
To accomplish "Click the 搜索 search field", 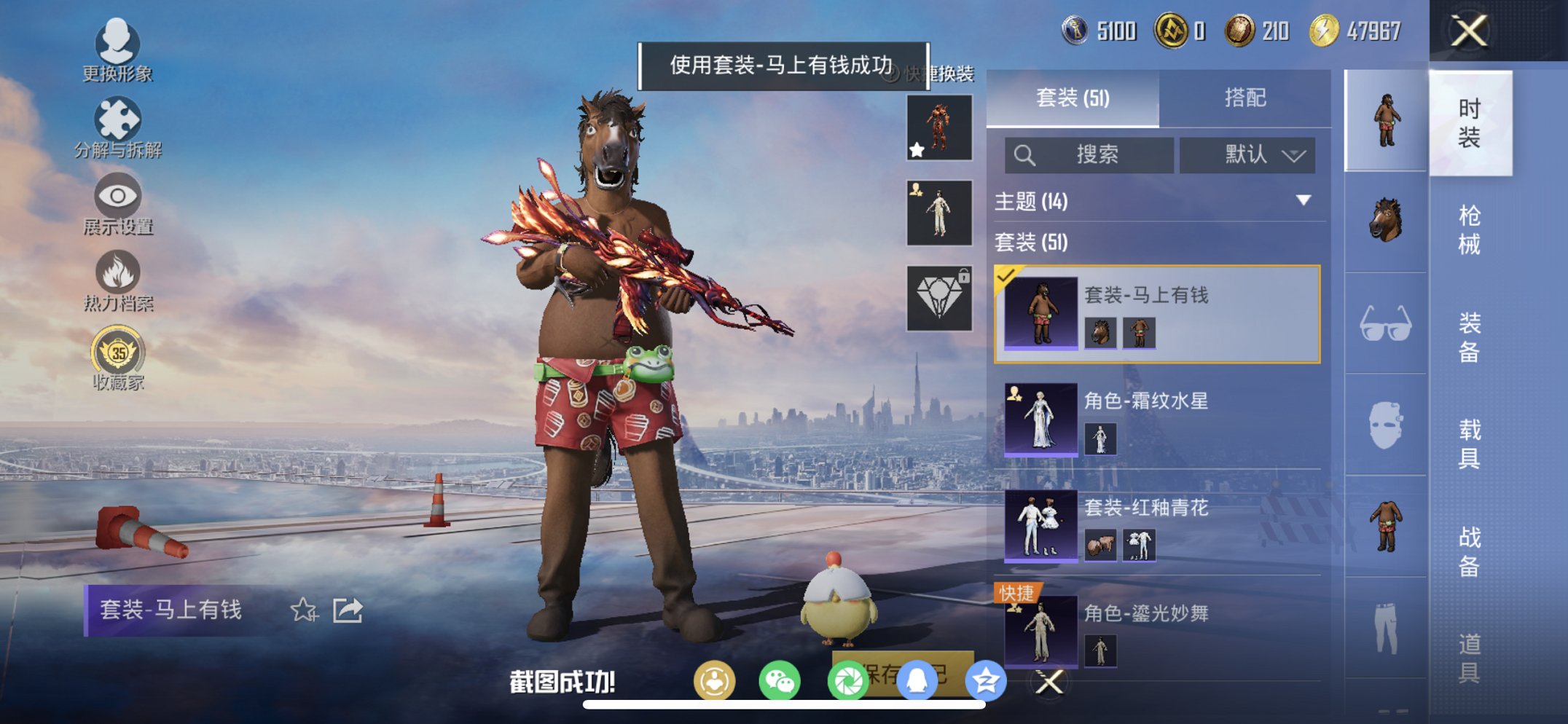I will pos(1091,154).
